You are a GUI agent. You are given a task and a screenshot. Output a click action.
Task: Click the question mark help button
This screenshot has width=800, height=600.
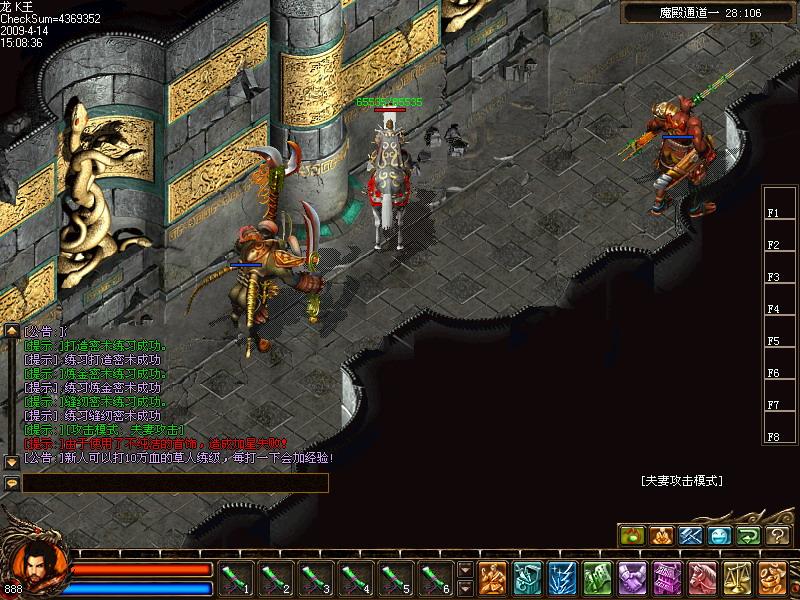pos(777,535)
